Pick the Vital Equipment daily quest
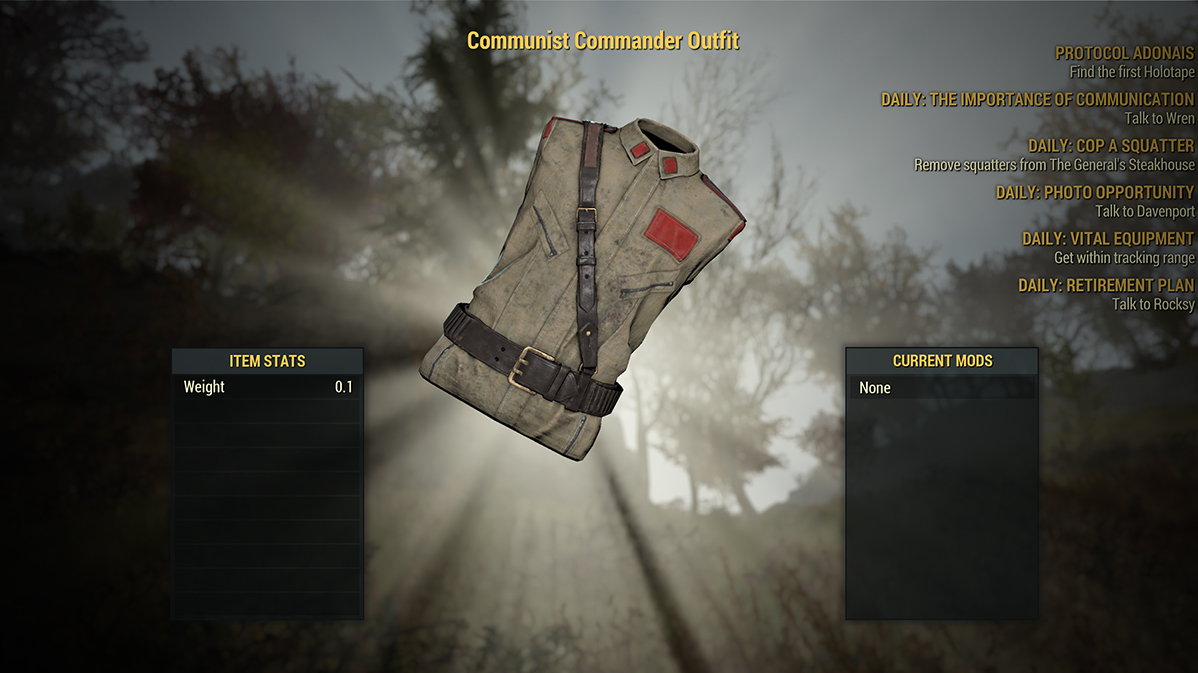This screenshot has width=1198, height=673. [1107, 239]
